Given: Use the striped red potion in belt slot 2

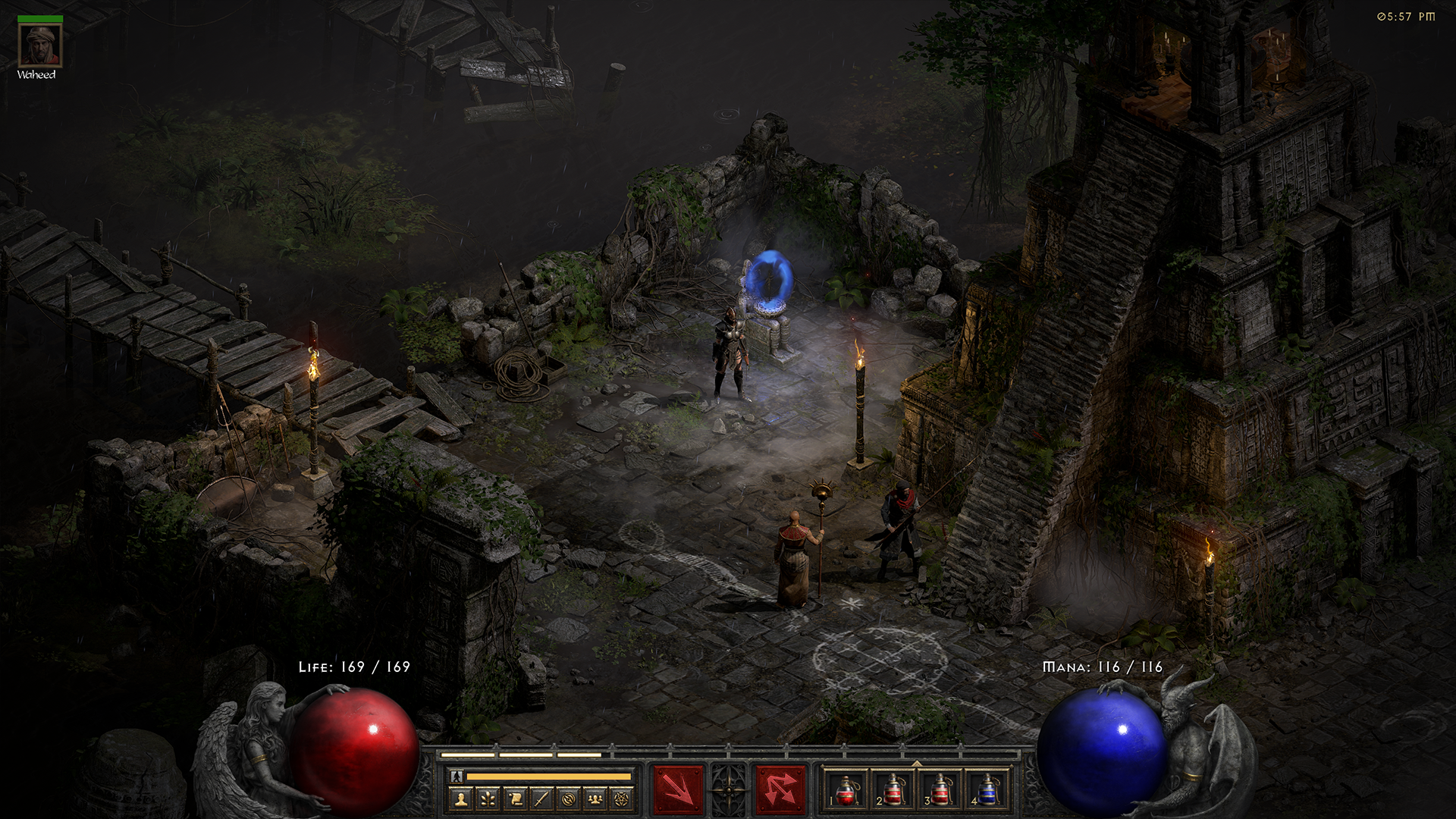Looking at the screenshot, I should point(894,790).
